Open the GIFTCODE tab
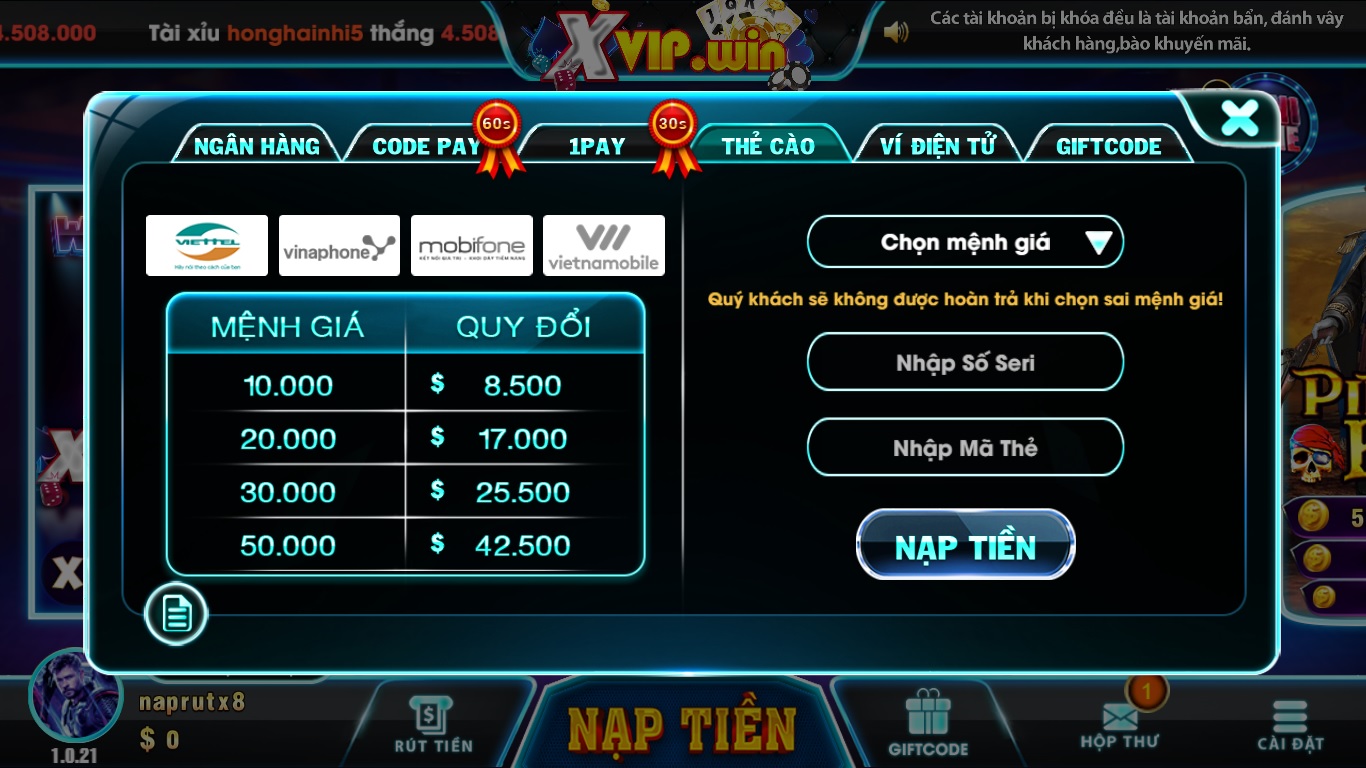The image size is (1366, 768). tap(1108, 145)
